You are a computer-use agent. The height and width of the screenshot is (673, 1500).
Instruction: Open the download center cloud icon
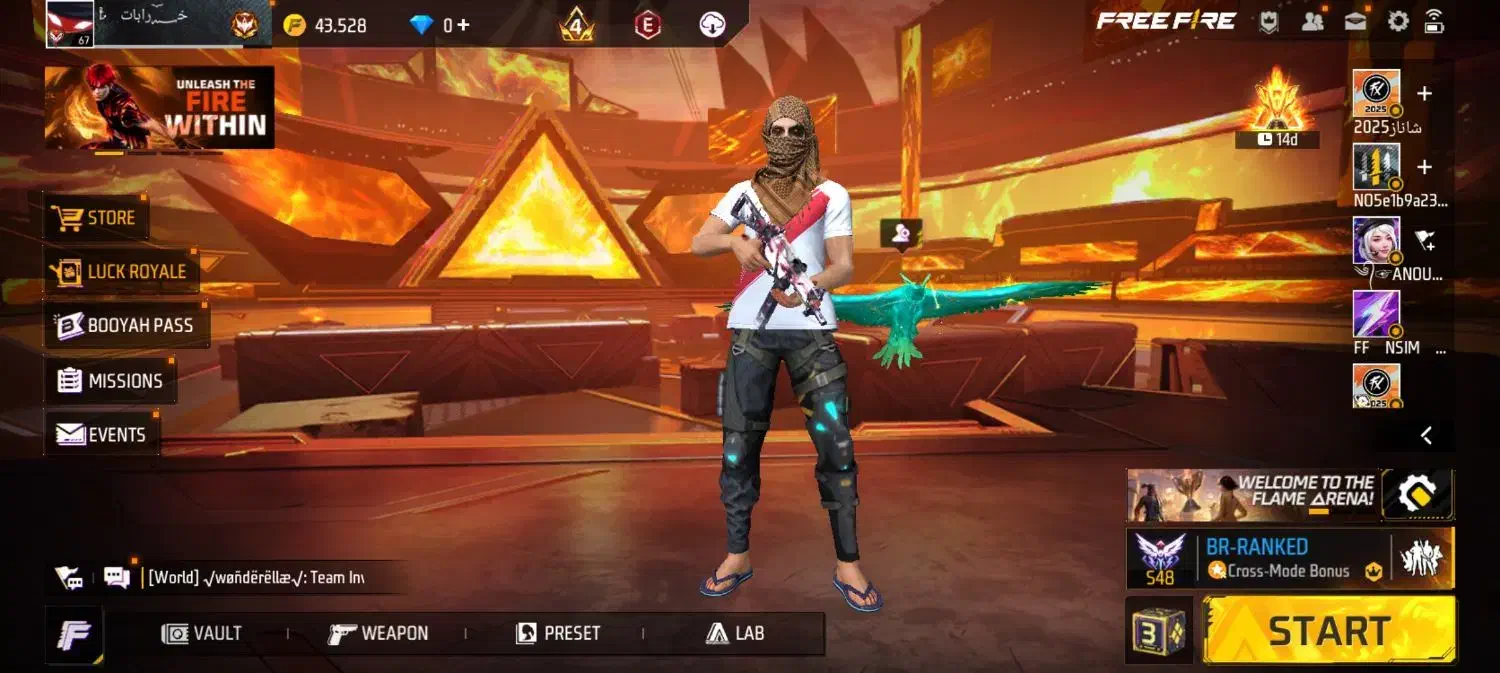click(x=712, y=25)
